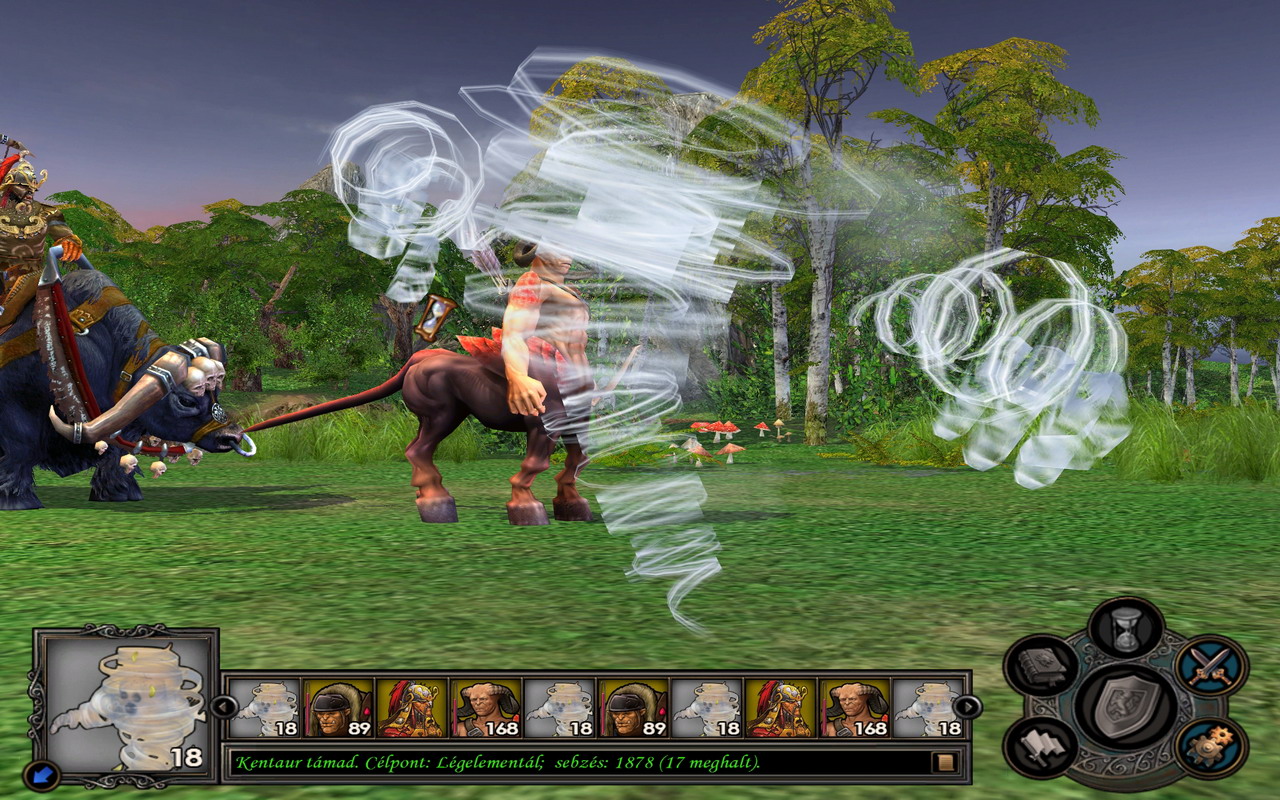Toggle auto-combat with the crossed swords
The image size is (1280, 800).
point(1211,666)
